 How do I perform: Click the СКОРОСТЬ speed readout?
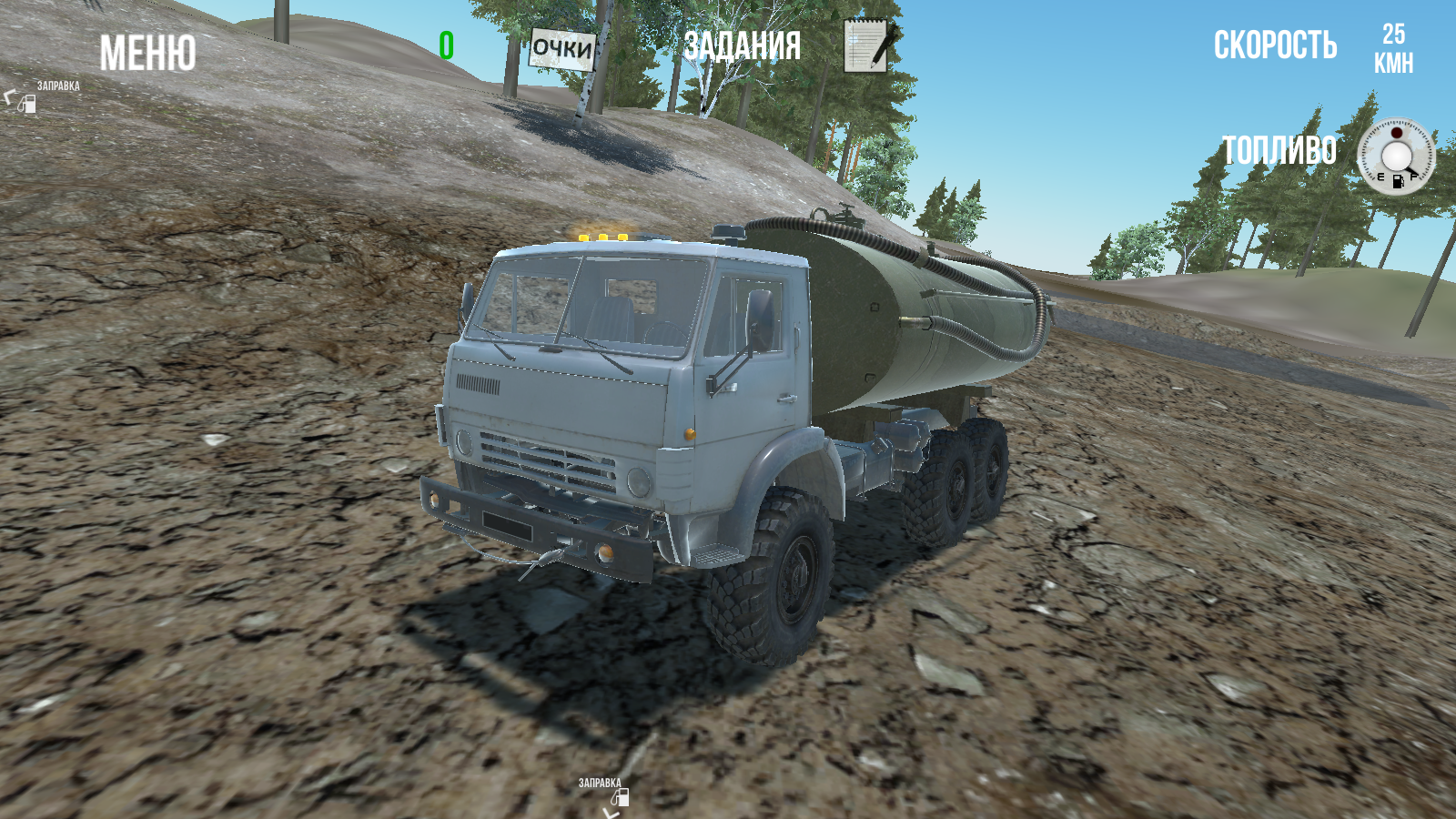tap(1275, 45)
